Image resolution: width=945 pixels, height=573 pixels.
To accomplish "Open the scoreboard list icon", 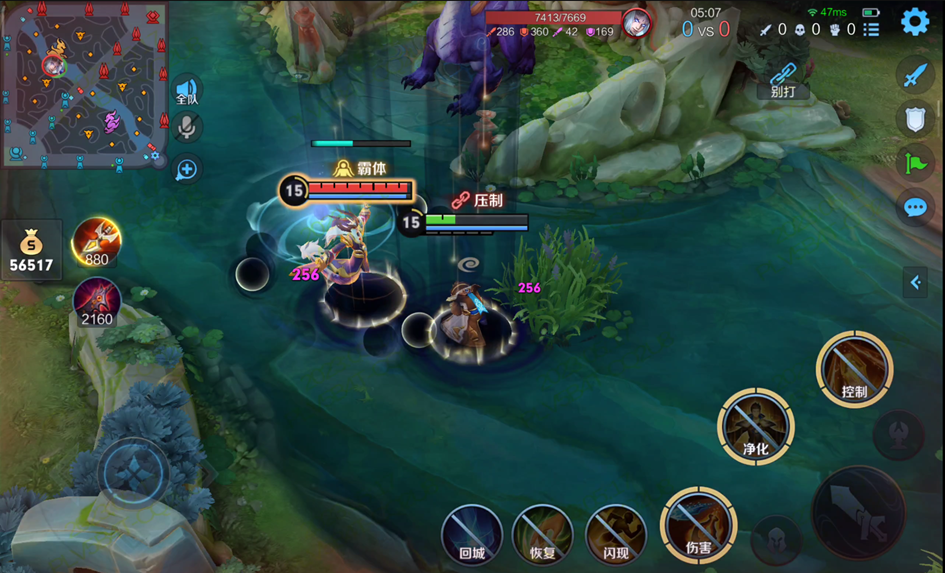I will click(871, 30).
